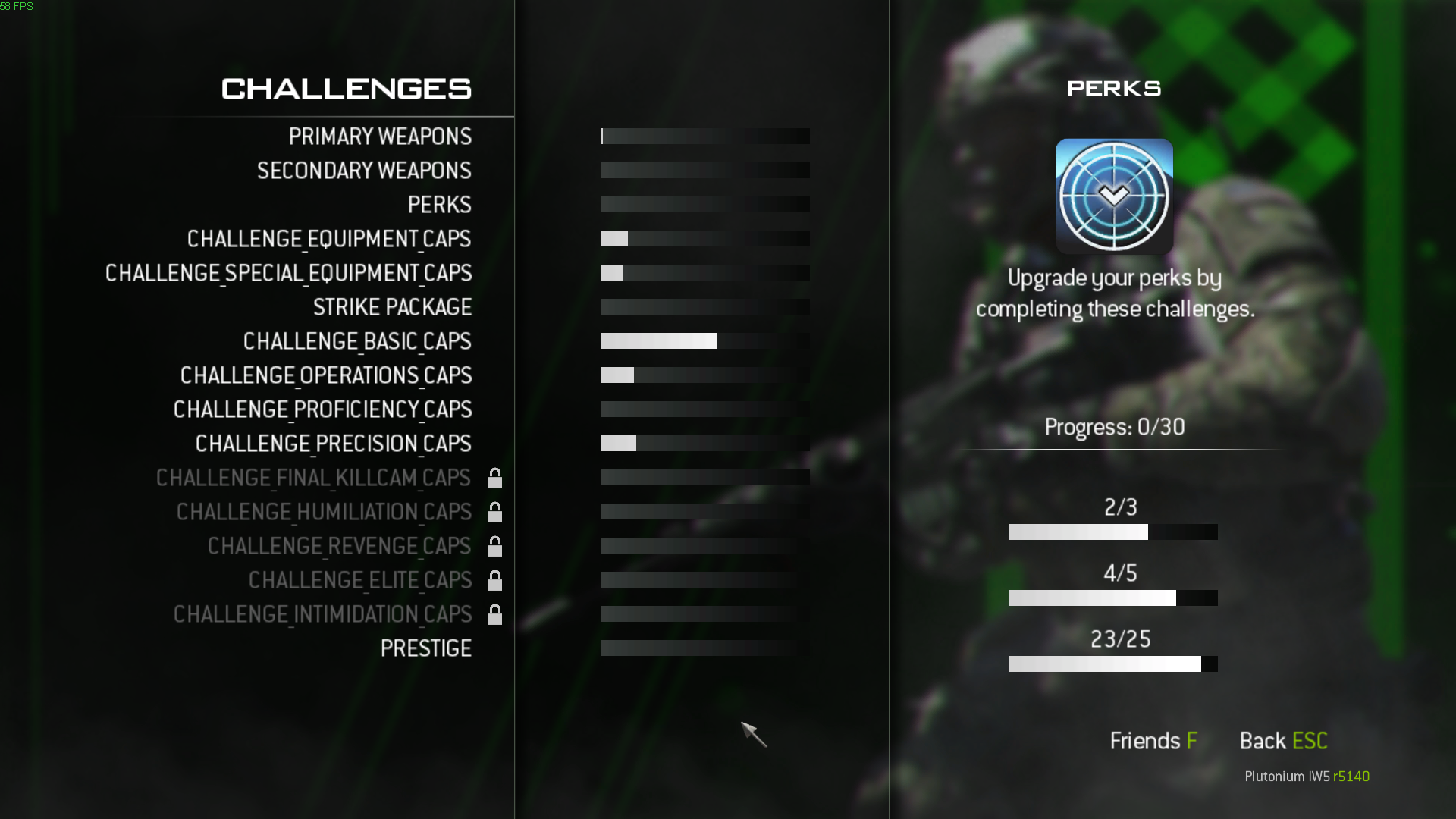1456x819 pixels.
Task: Click locked Challenge Final Killcam Caps
Action: 313,478
